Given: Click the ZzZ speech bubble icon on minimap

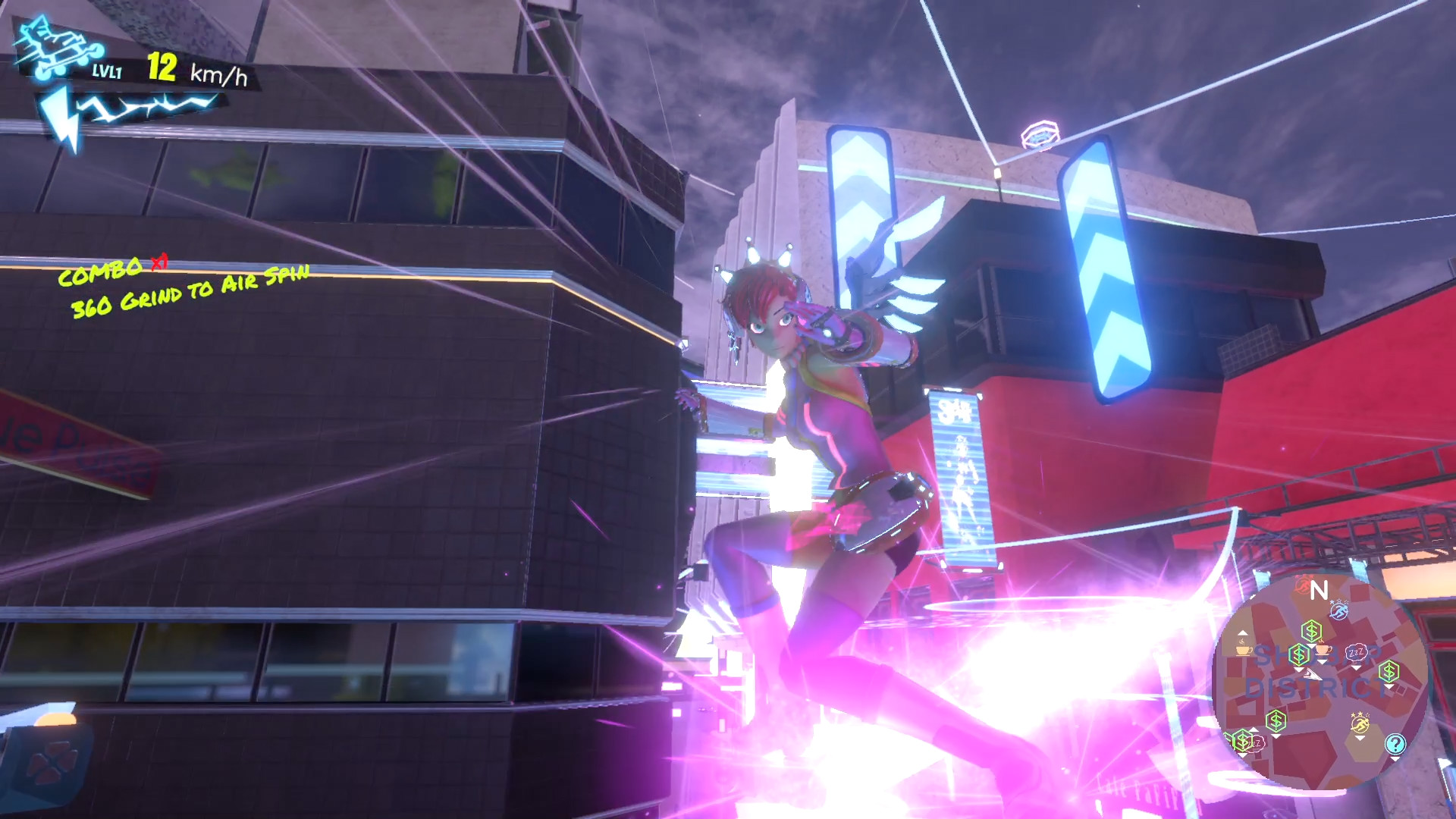Looking at the screenshot, I should click(x=1356, y=651).
